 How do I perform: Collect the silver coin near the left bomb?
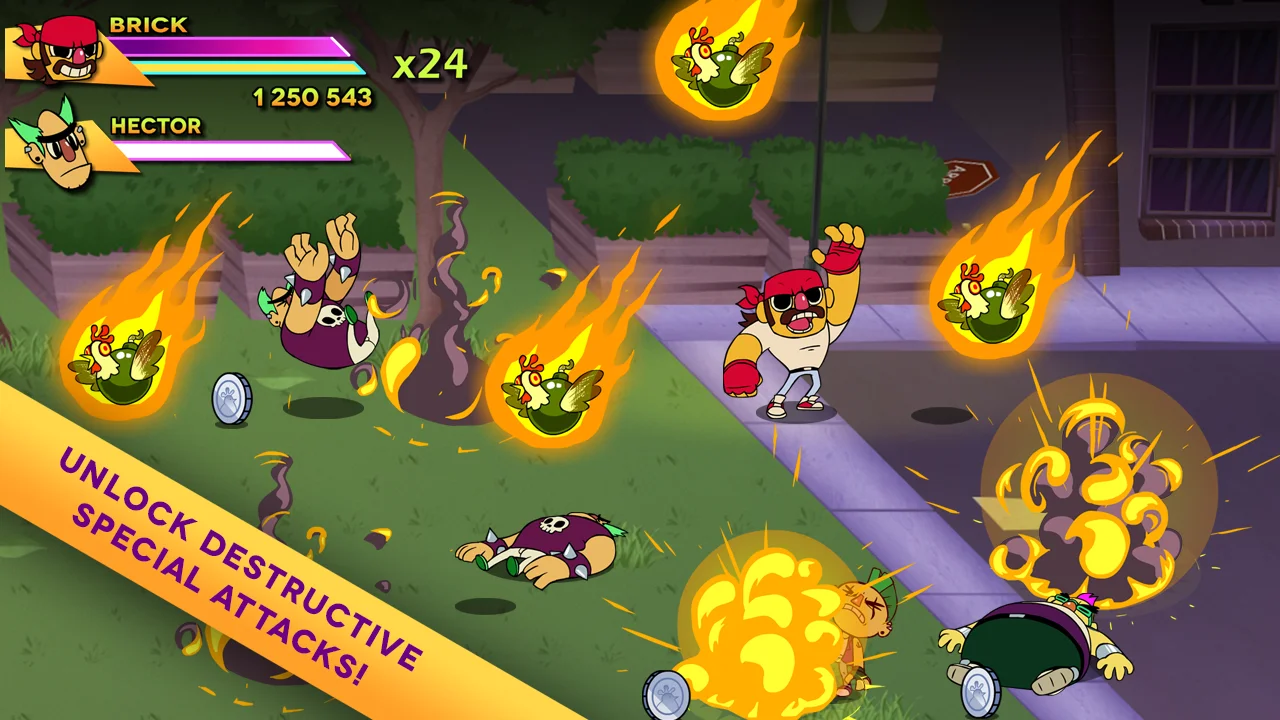231,398
